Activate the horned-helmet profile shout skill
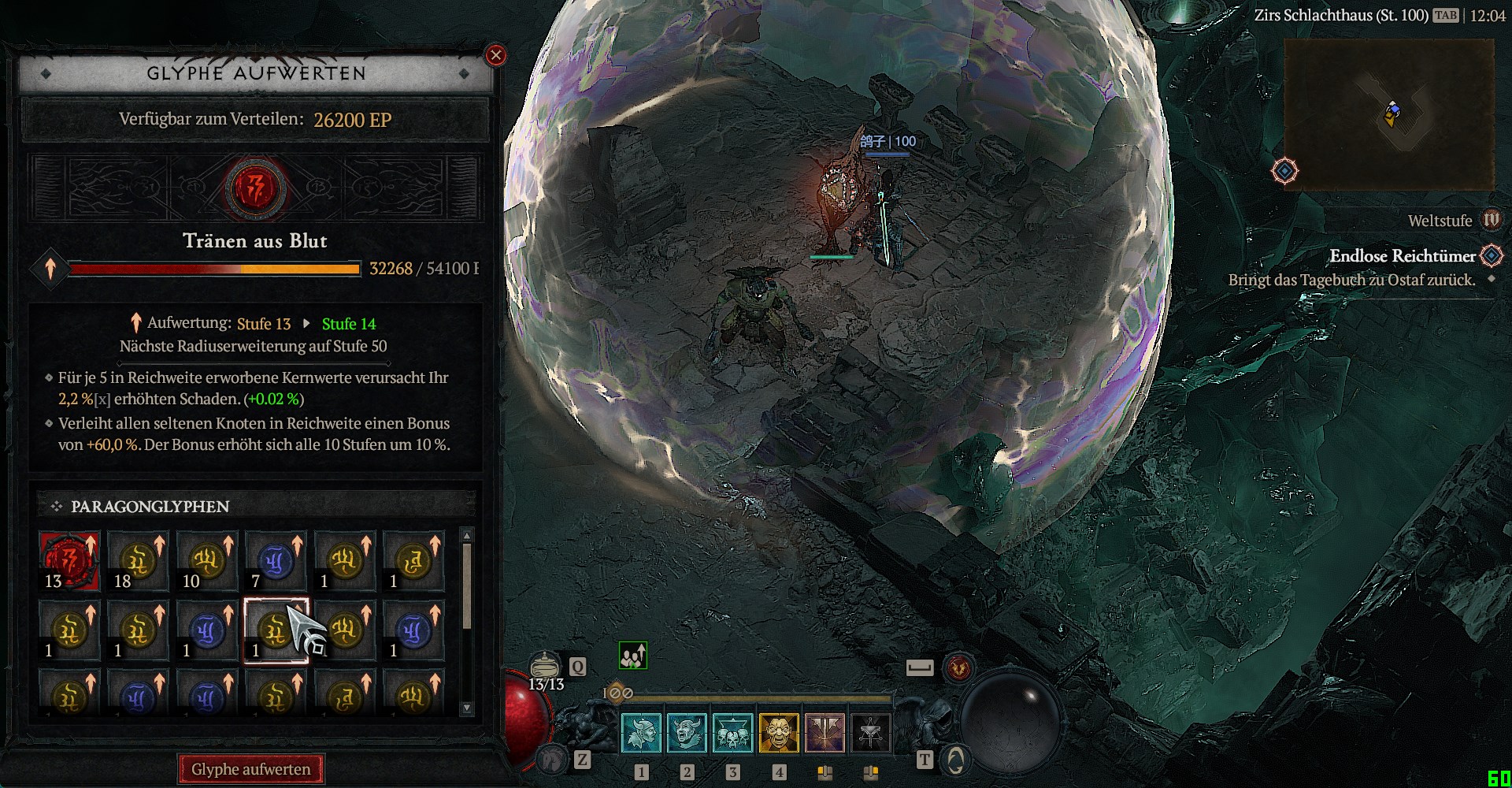1512x788 pixels. click(641, 733)
